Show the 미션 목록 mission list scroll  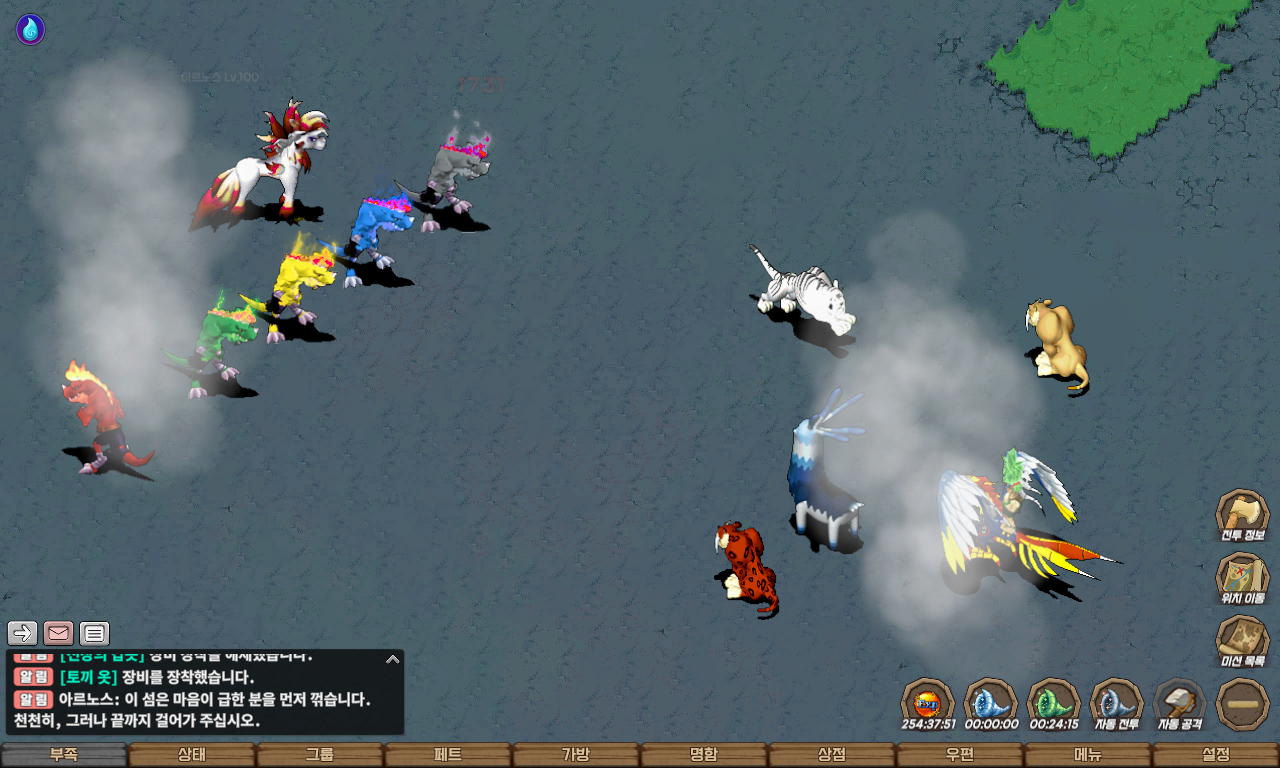pos(1242,640)
